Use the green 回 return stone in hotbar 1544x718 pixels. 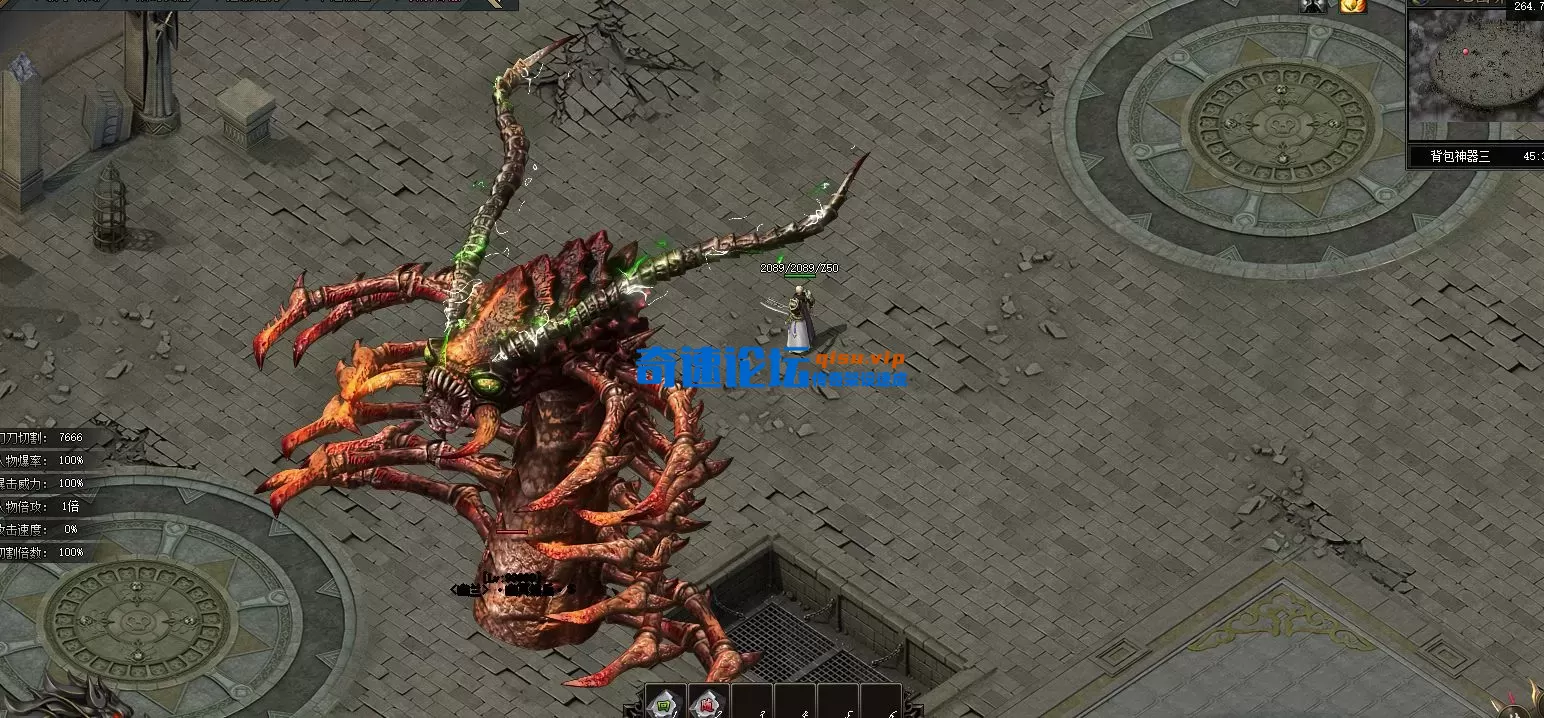(x=665, y=704)
